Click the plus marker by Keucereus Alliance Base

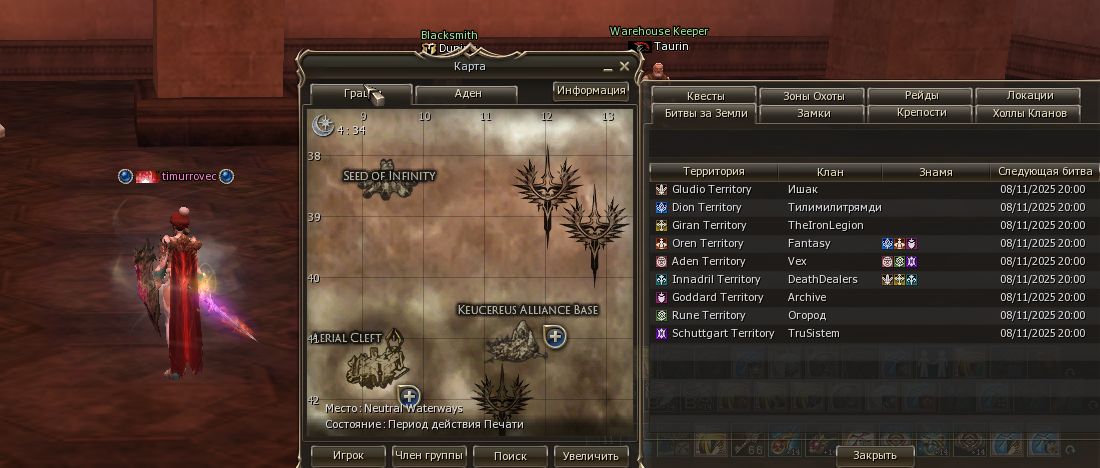click(x=555, y=336)
